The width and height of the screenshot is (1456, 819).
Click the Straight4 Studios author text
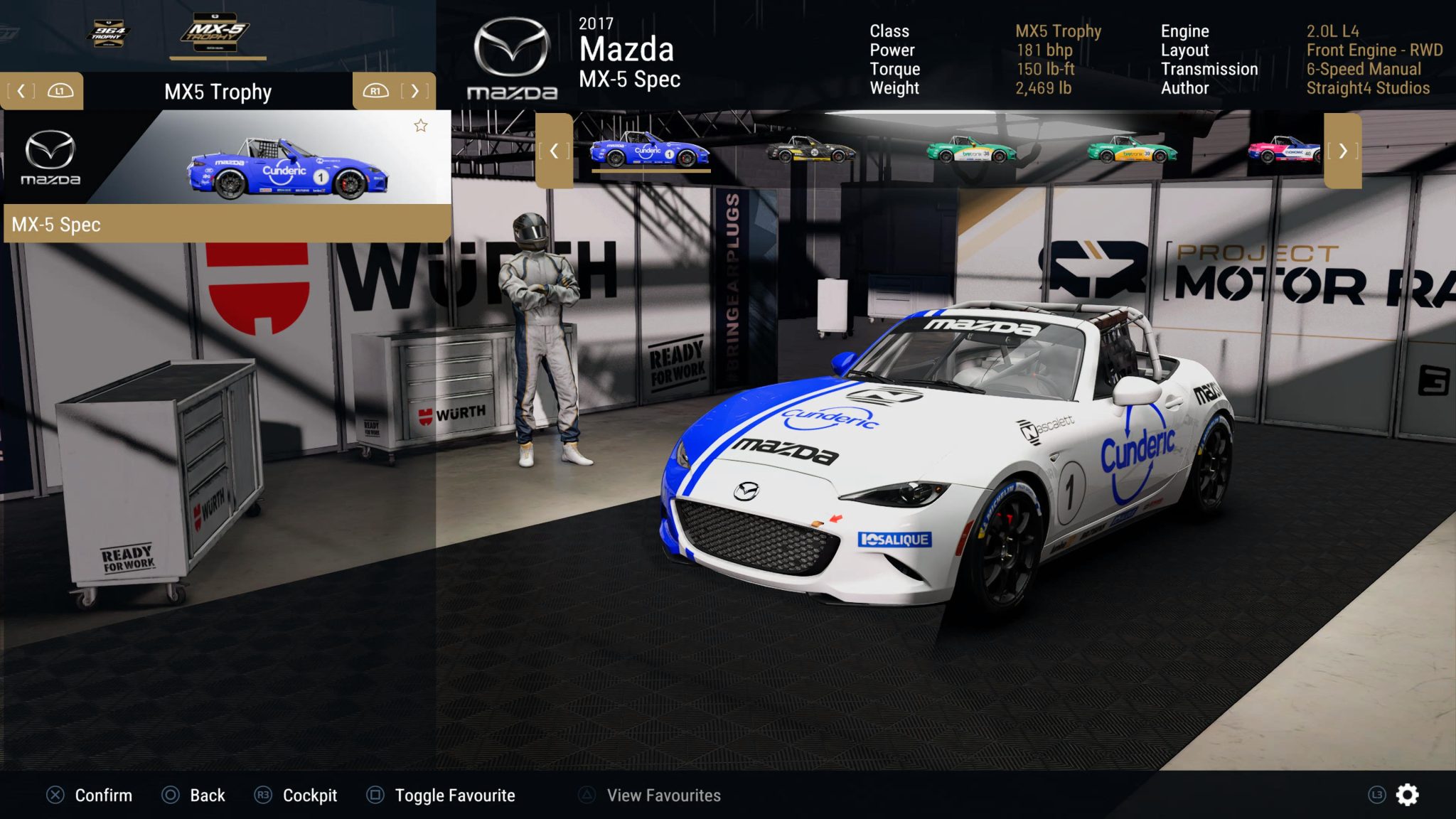point(1369,88)
